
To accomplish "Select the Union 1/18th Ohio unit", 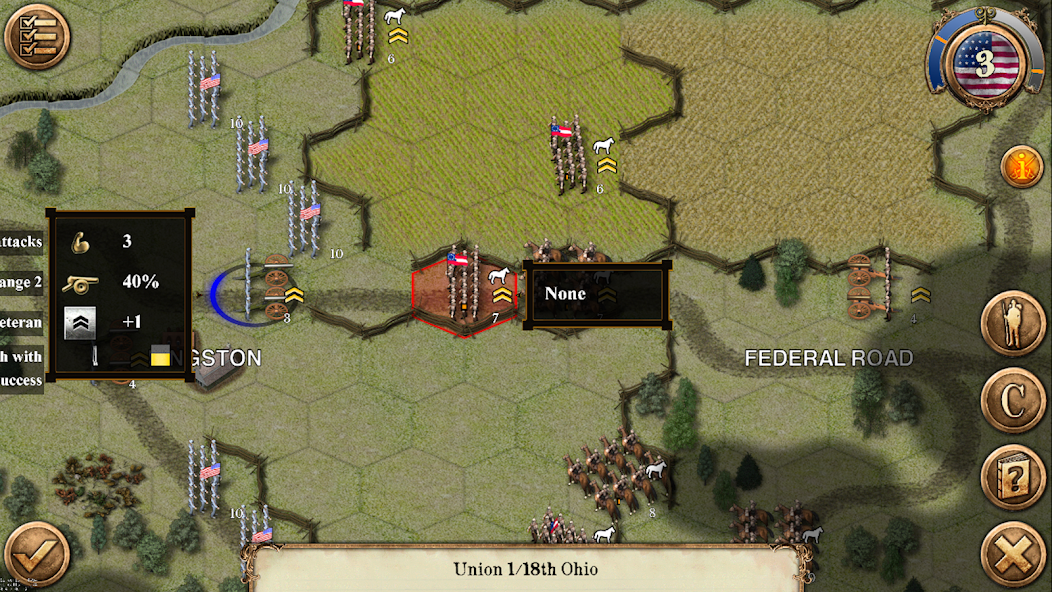I will click(x=463, y=290).
